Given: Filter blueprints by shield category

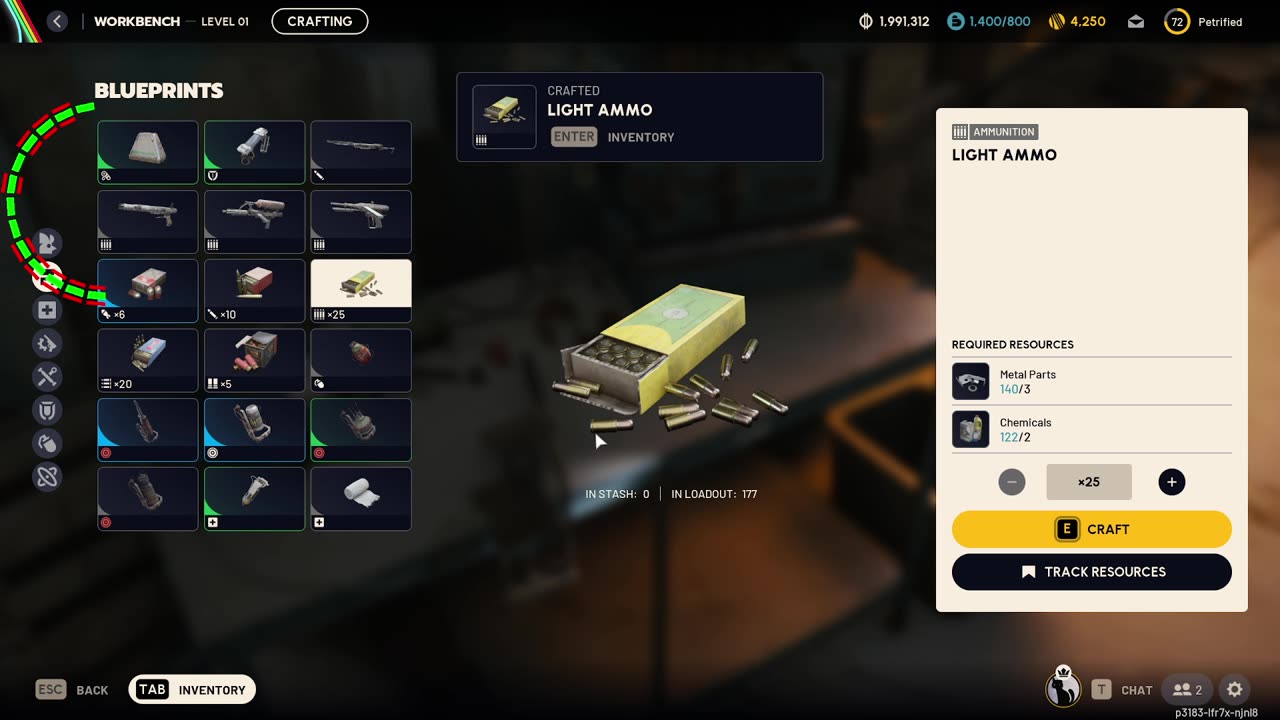Looking at the screenshot, I should 47,410.
